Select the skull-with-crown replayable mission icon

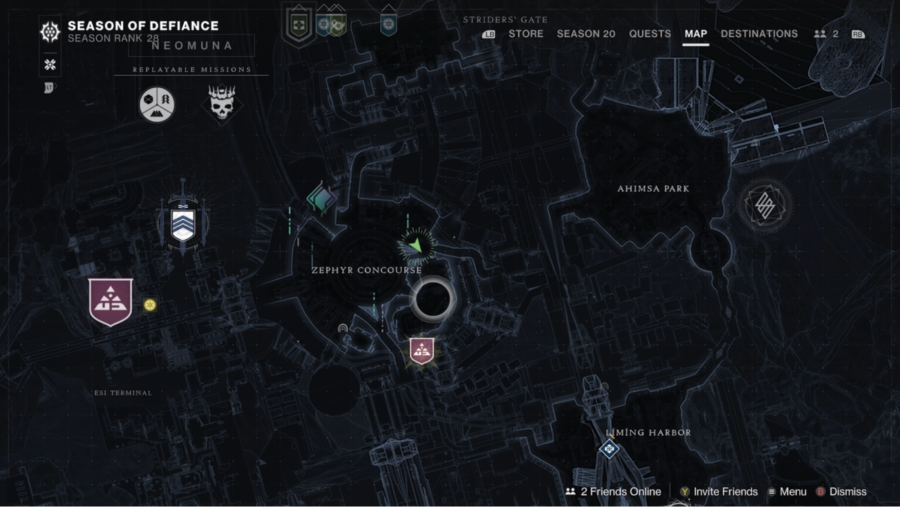tap(219, 104)
